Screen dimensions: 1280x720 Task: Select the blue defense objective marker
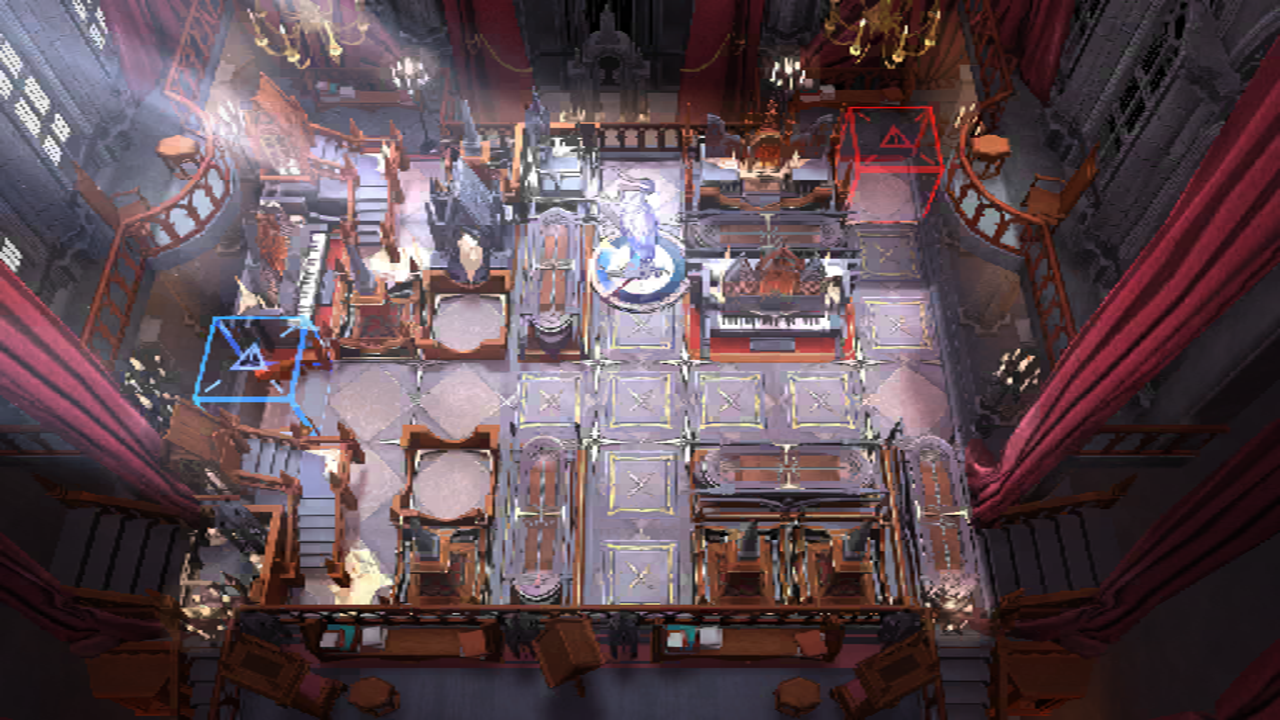(251, 358)
